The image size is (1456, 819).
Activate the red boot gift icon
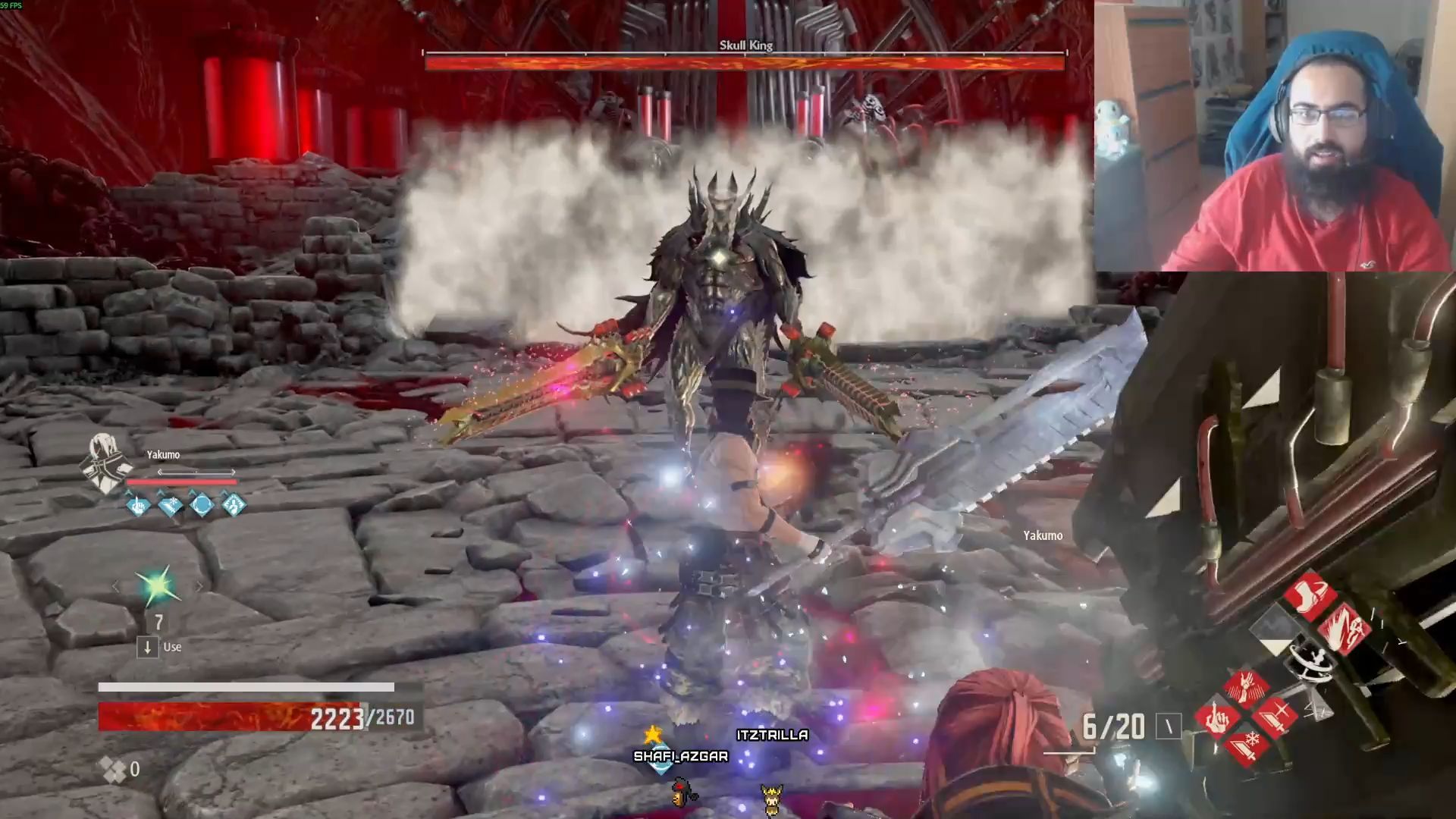tap(1310, 596)
